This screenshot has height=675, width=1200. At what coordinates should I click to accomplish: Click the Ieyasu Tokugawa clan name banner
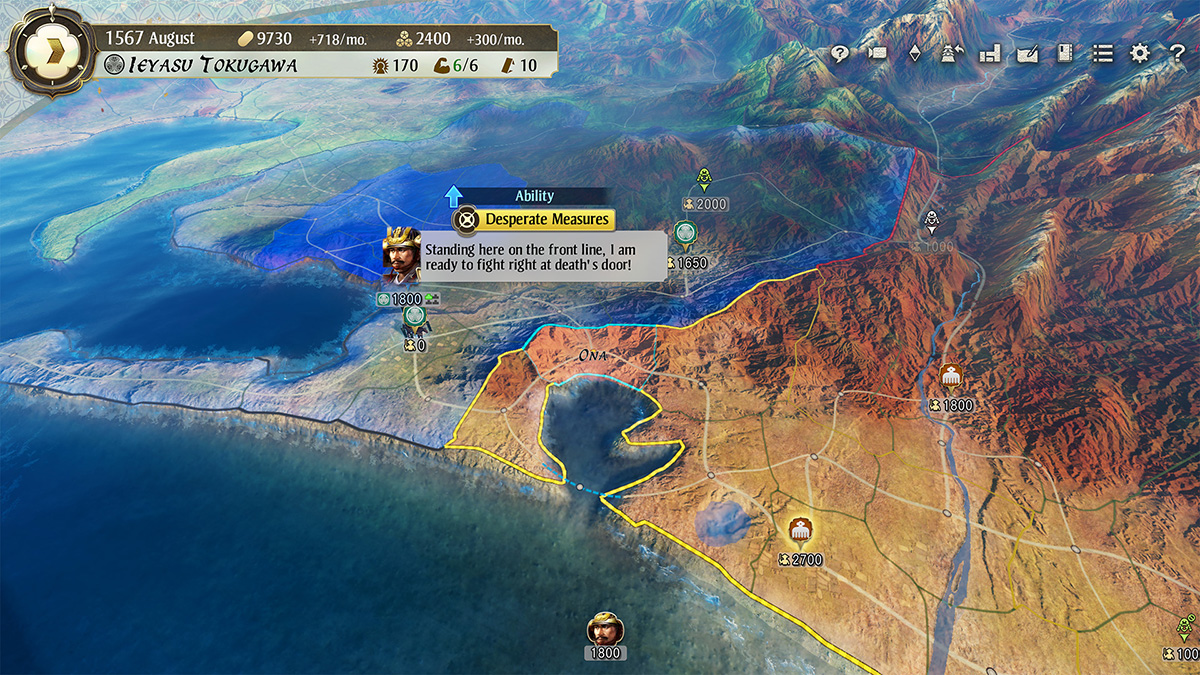[200, 66]
